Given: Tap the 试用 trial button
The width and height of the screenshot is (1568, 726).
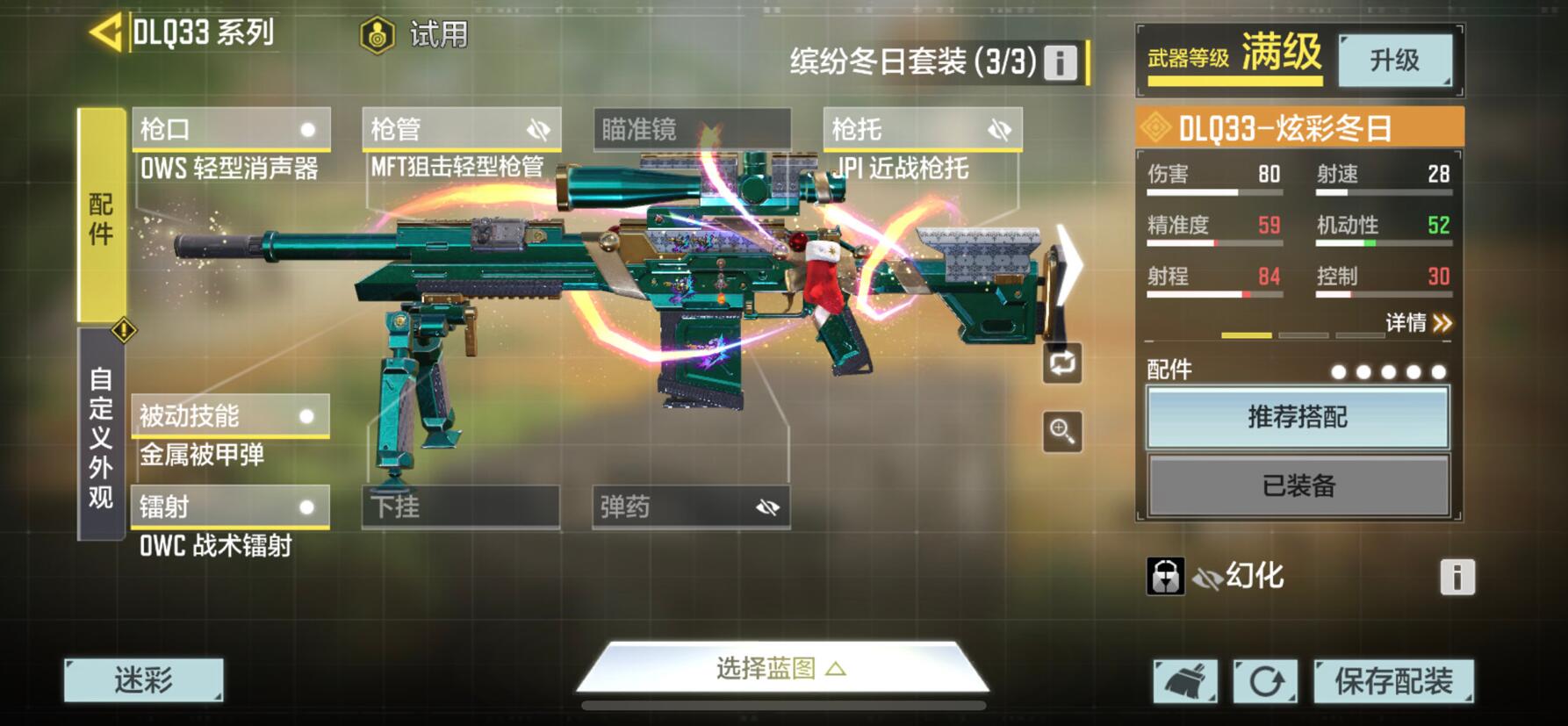Looking at the screenshot, I should 414,35.
